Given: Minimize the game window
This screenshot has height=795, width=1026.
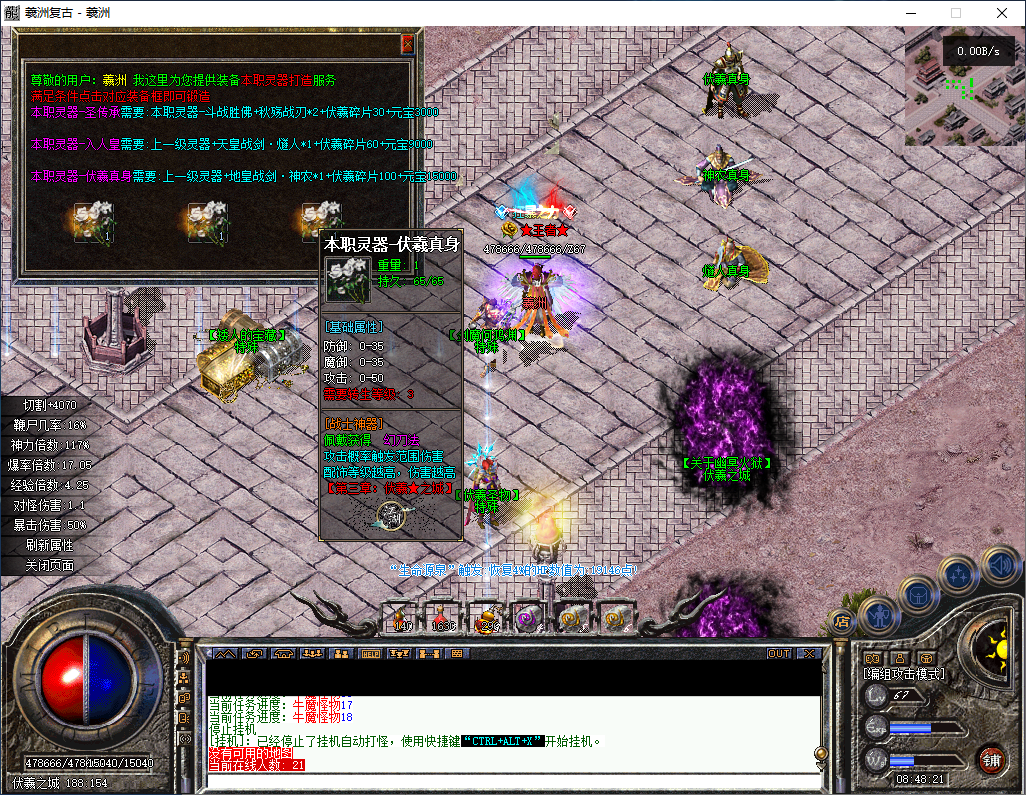Looking at the screenshot, I should point(910,13).
